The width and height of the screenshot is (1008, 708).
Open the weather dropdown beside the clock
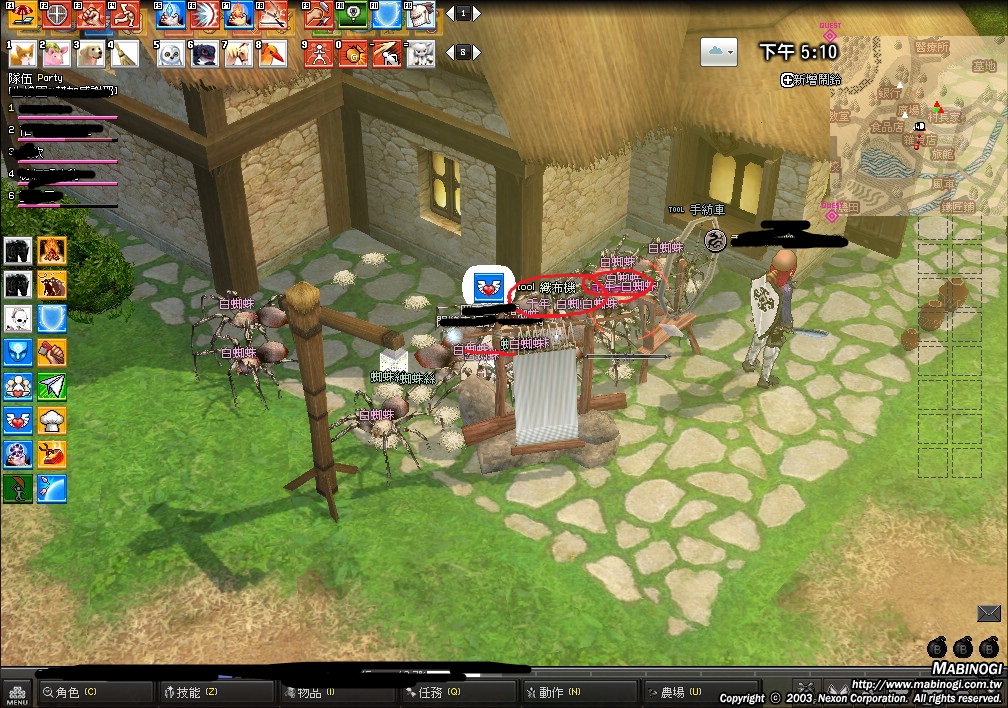coord(719,50)
